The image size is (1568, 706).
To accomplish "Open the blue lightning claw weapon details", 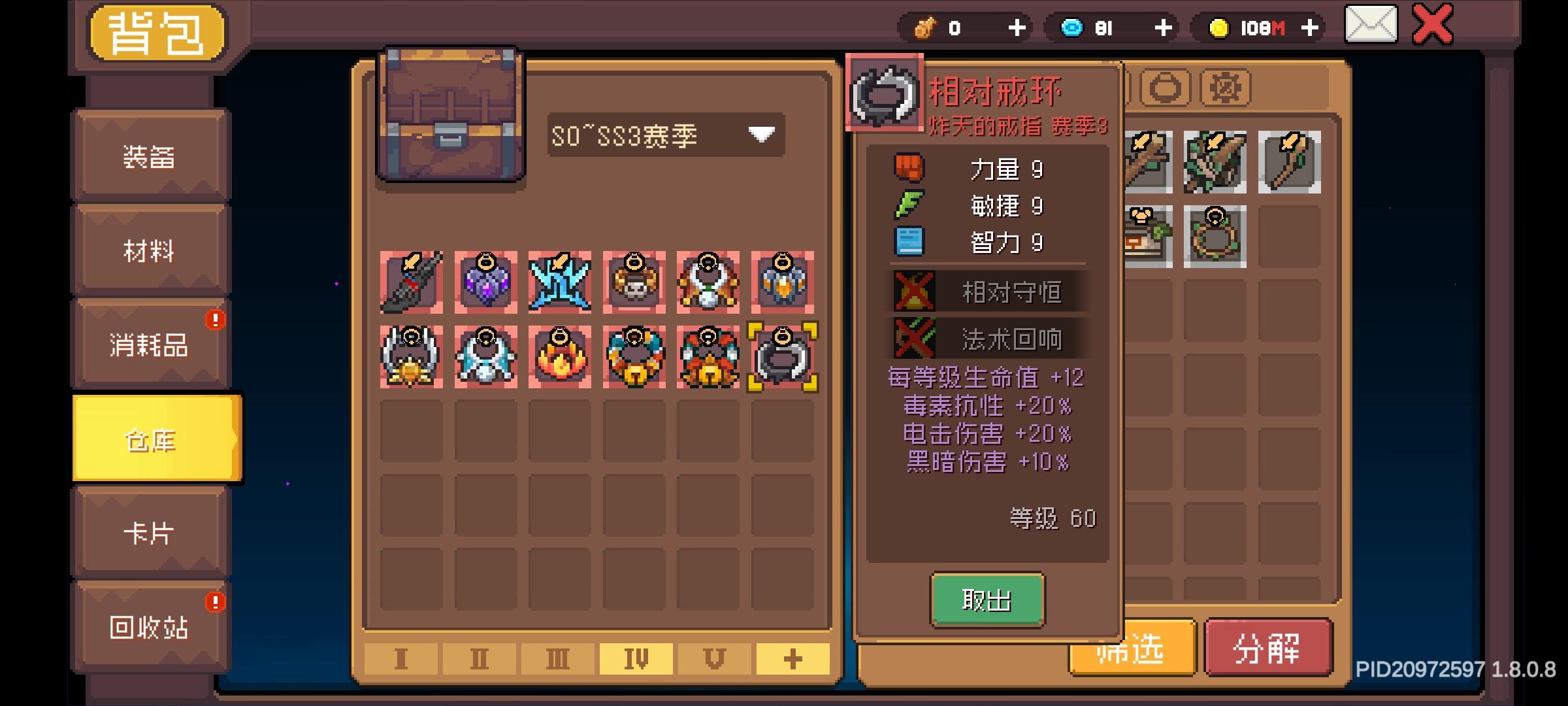I will tap(559, 282).
